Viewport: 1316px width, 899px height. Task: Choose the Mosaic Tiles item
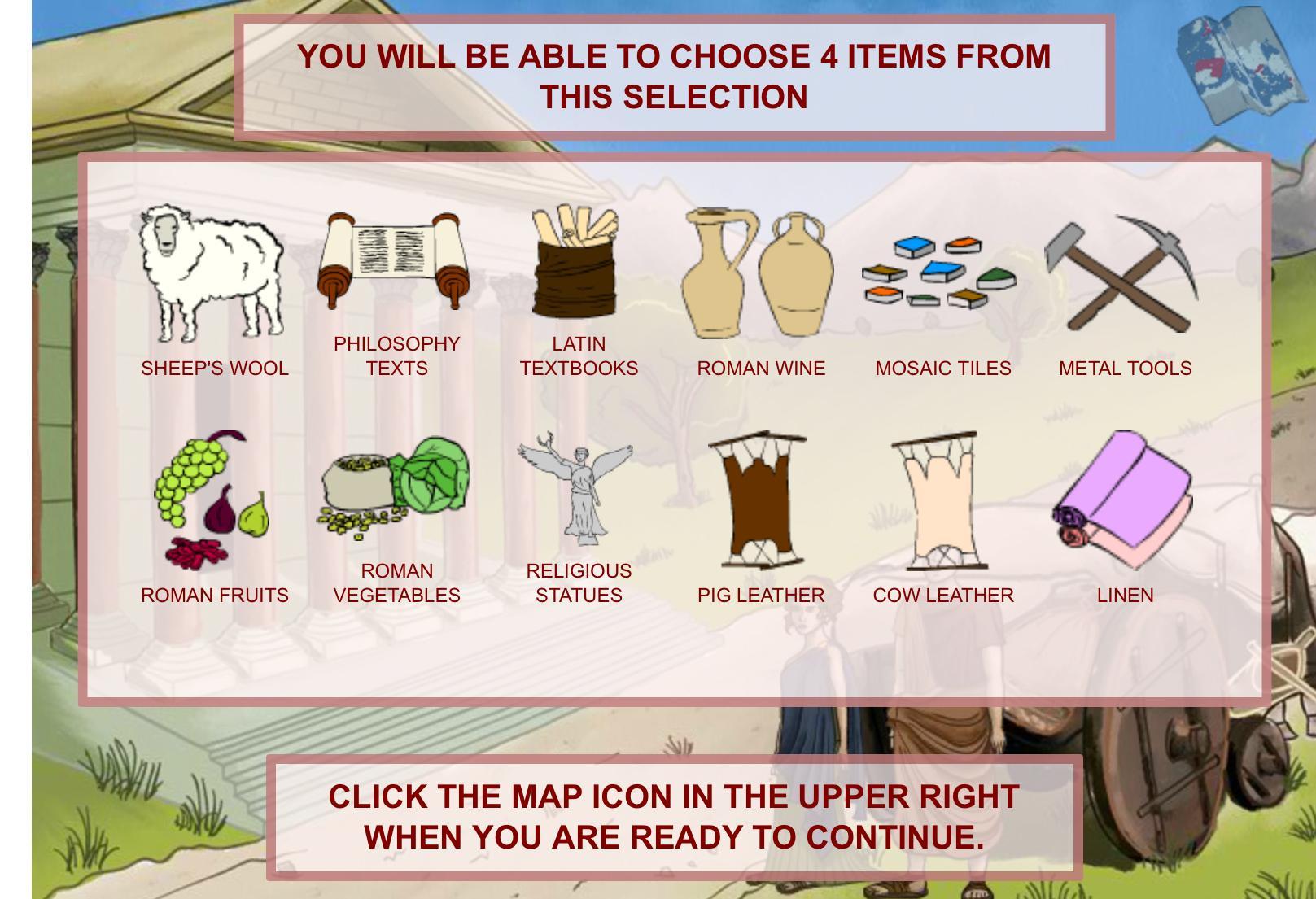click(940, 273)
